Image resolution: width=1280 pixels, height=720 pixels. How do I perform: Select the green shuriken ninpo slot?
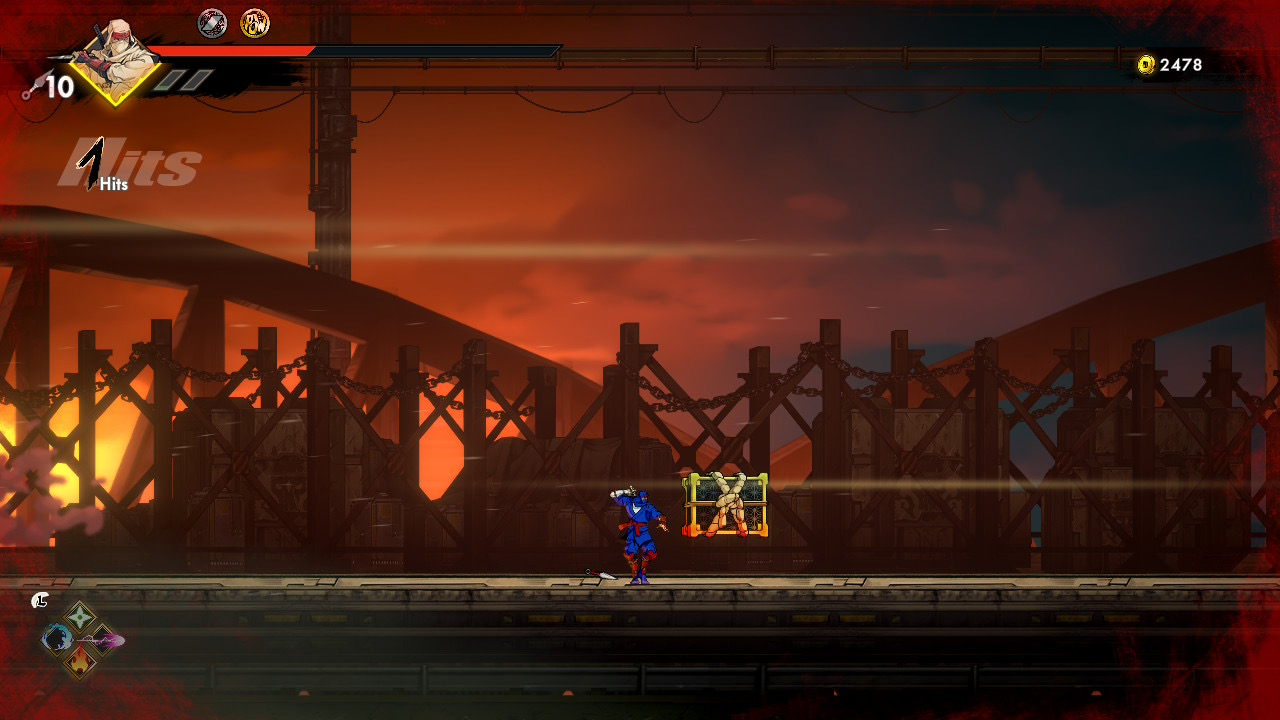tap(79, 616)
